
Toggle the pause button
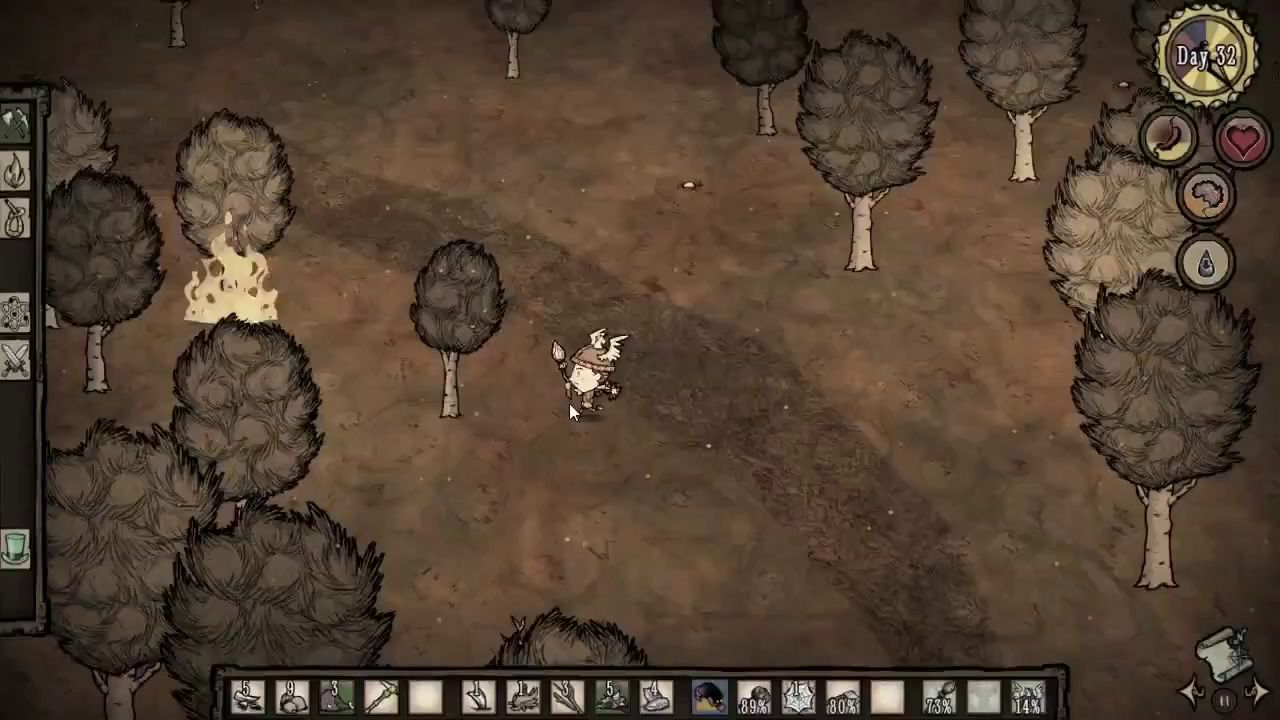click(x=1225, y=700)
